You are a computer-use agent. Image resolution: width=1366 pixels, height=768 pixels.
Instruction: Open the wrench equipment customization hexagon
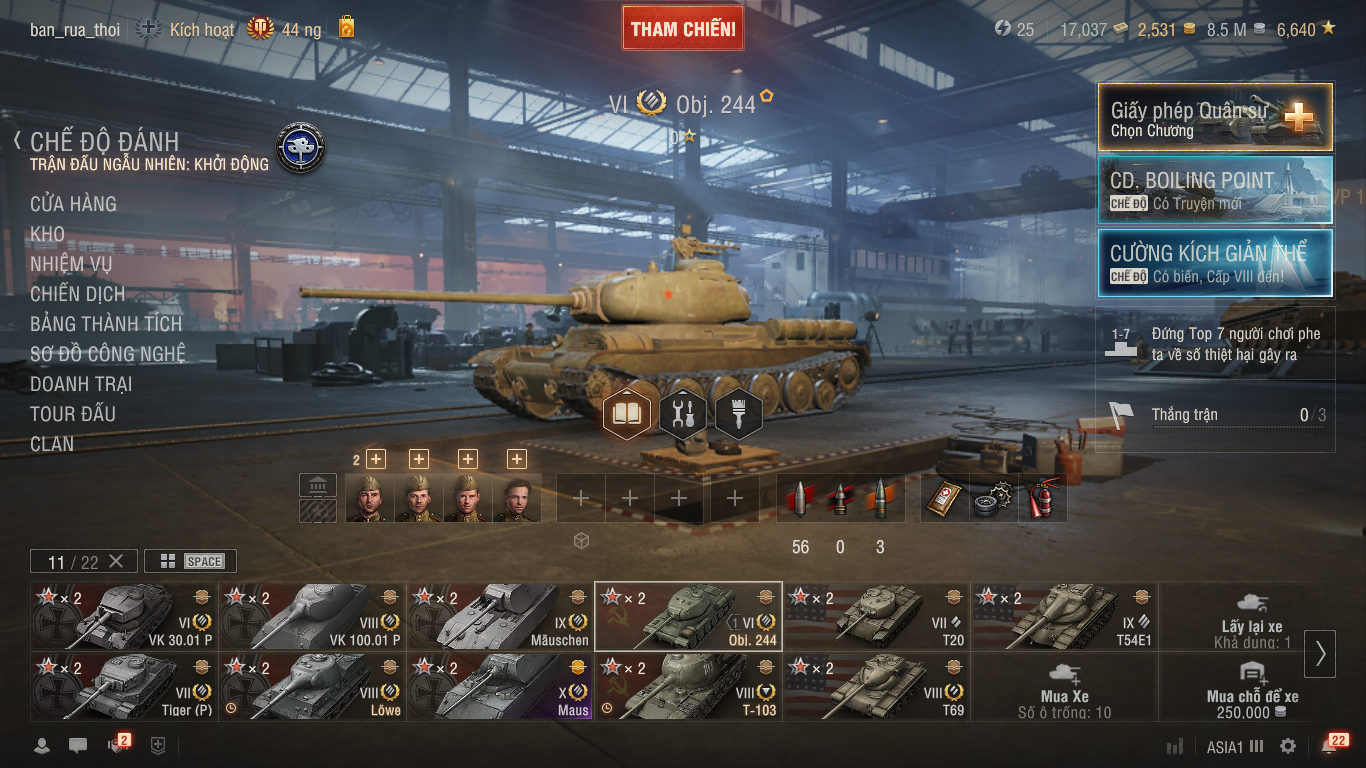[683, 413]
